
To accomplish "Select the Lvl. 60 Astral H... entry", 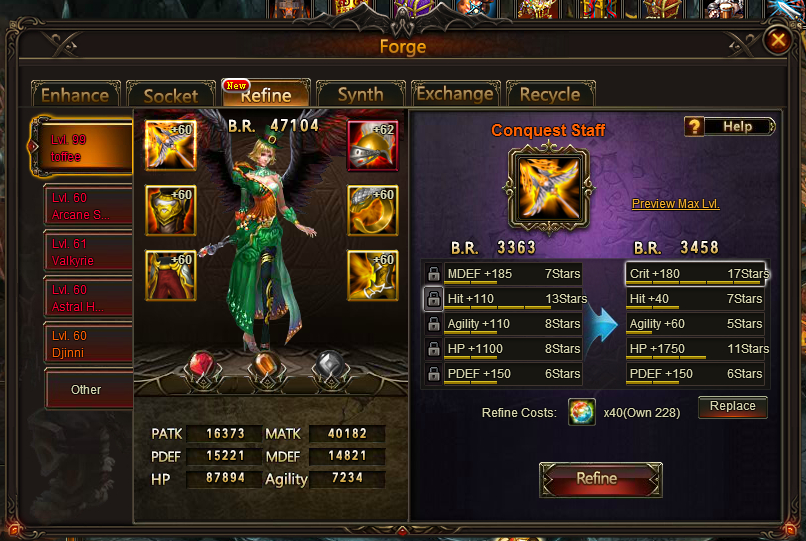I will pos(88,298).
